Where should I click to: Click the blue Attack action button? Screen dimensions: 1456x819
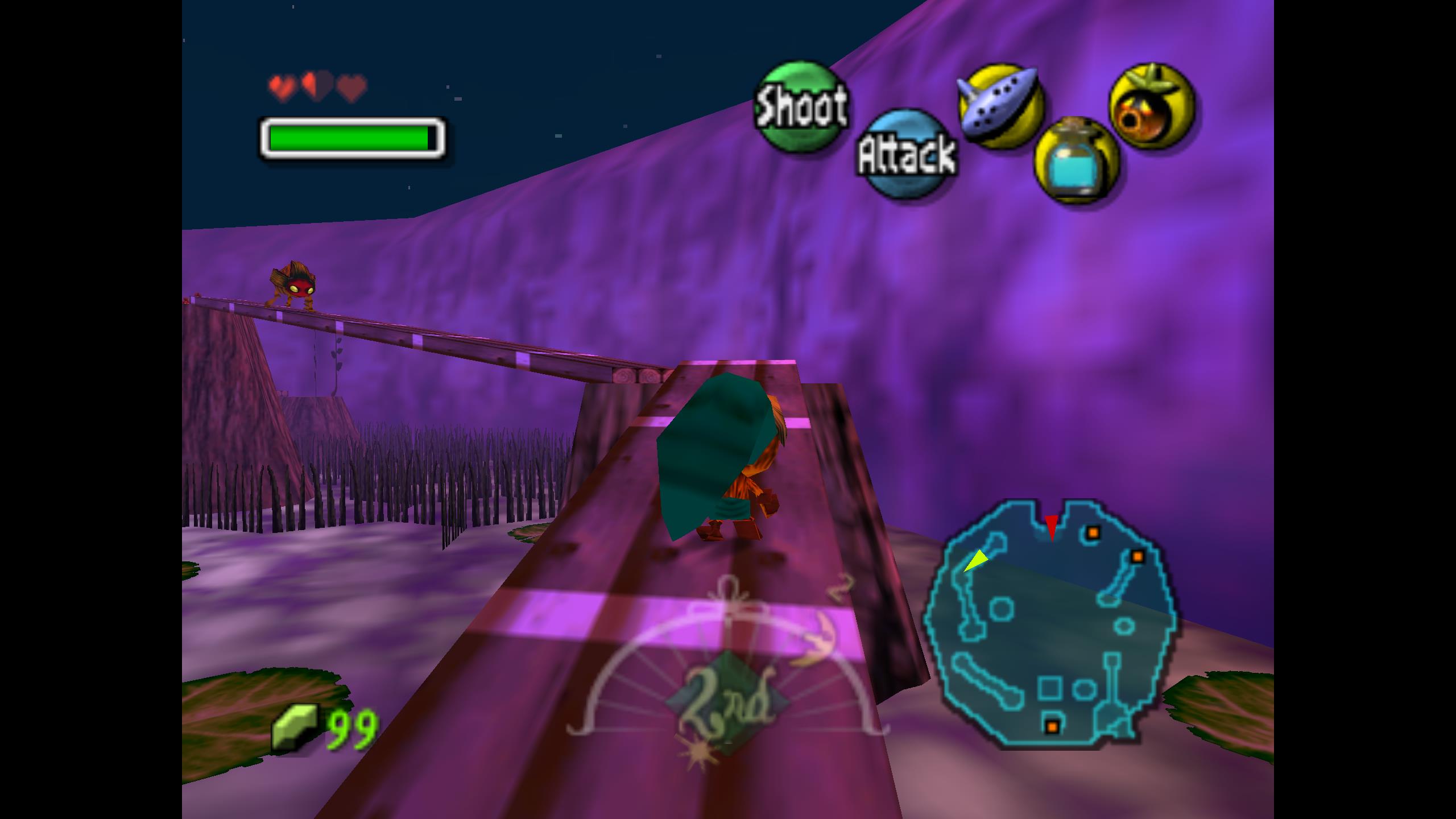[x=907, y=154]
